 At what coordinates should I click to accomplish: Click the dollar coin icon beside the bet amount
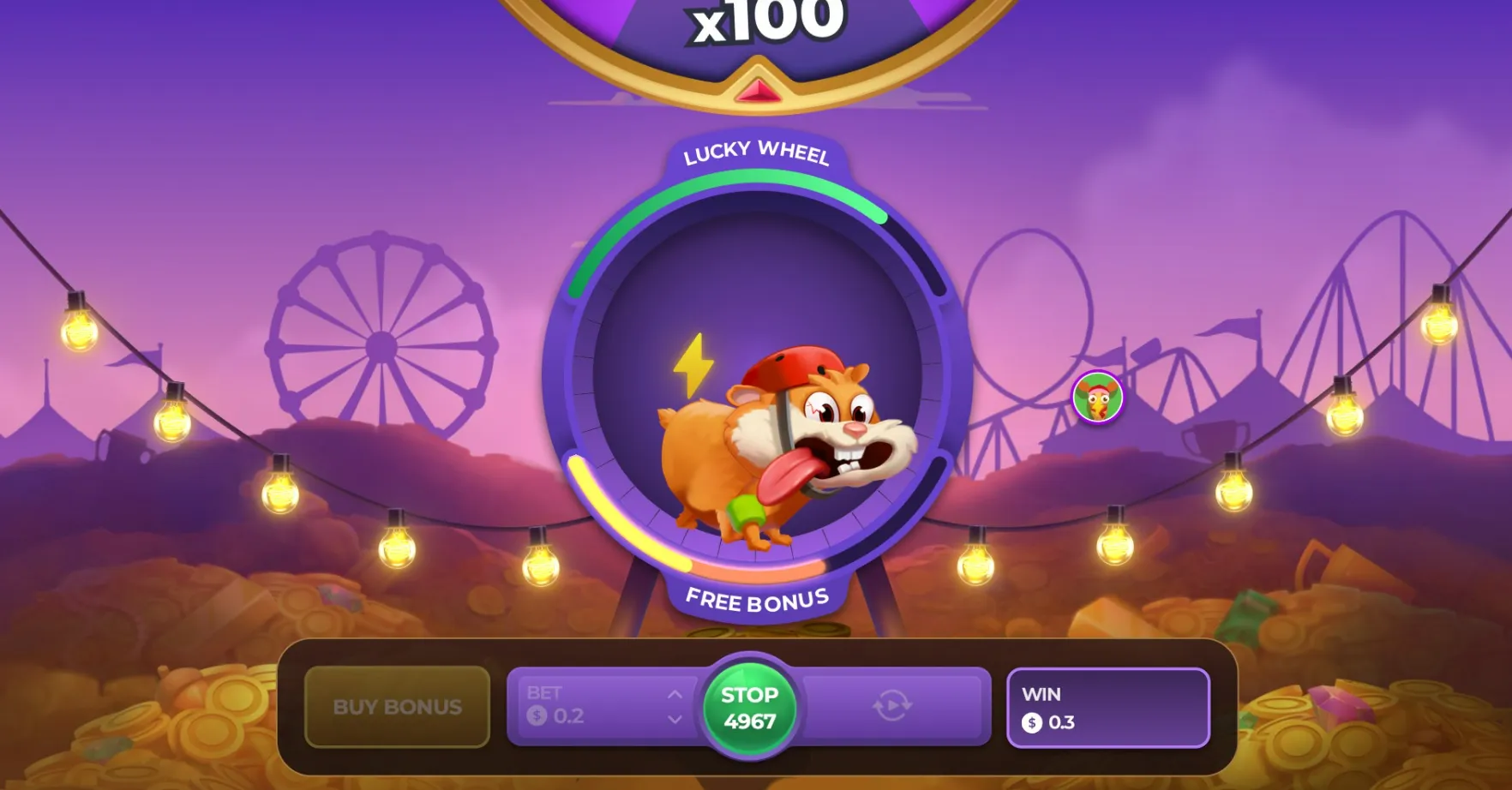(537, 716)
